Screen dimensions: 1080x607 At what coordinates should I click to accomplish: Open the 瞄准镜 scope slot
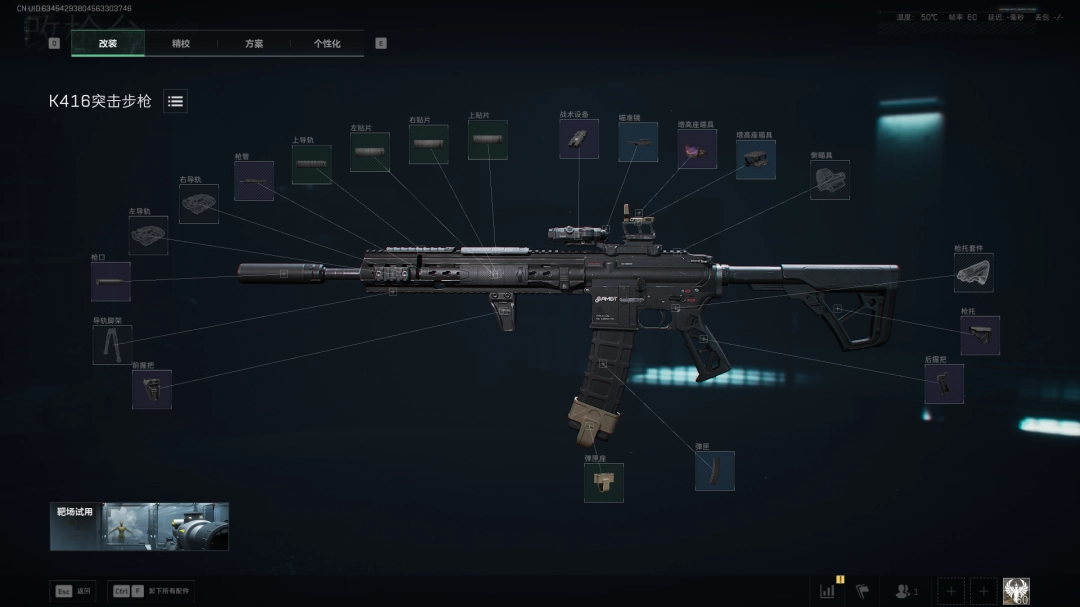pyautogui.click(x=638, y=142)
